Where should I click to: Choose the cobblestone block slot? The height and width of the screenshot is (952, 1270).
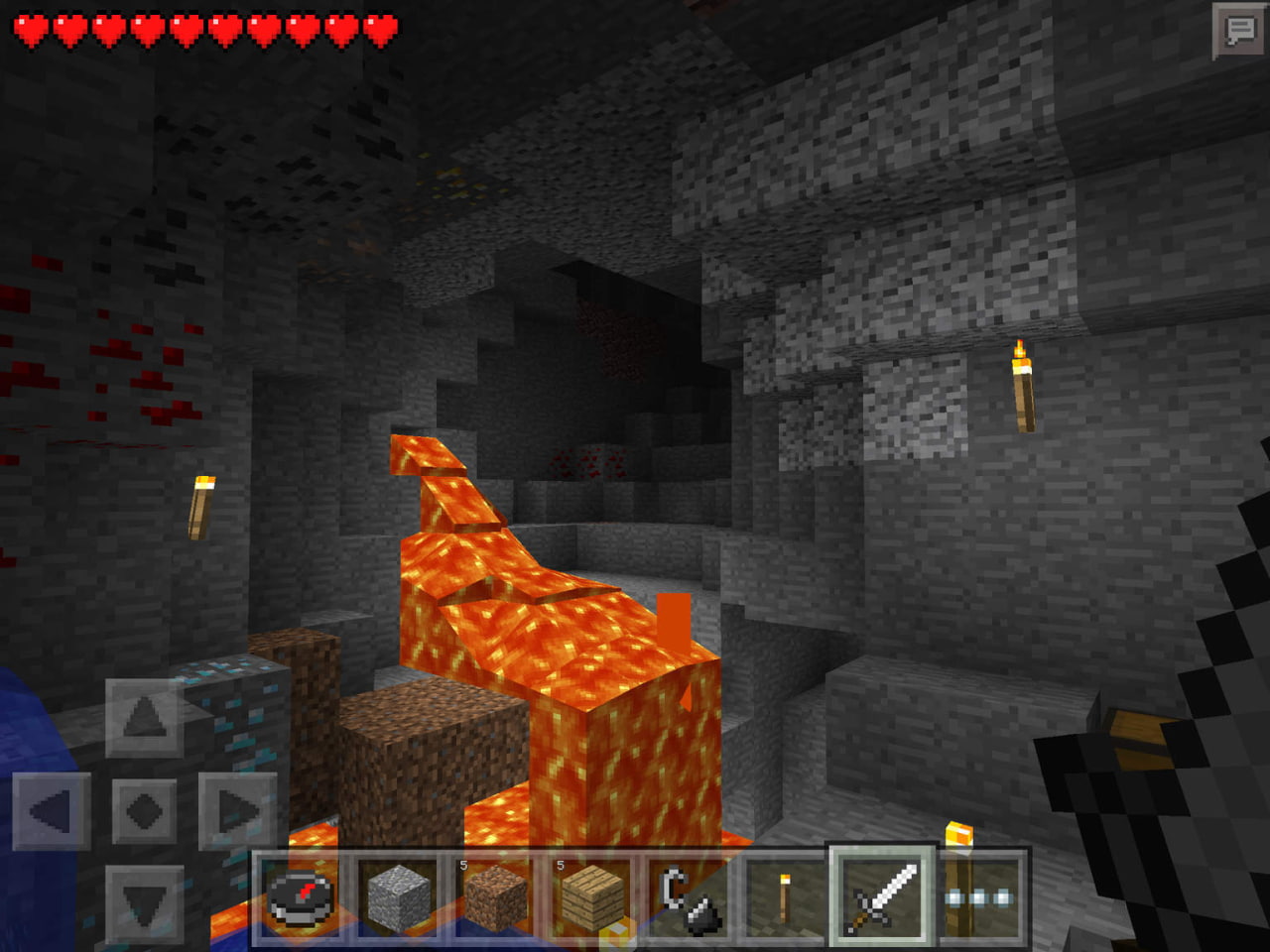[x=398, y=897]
